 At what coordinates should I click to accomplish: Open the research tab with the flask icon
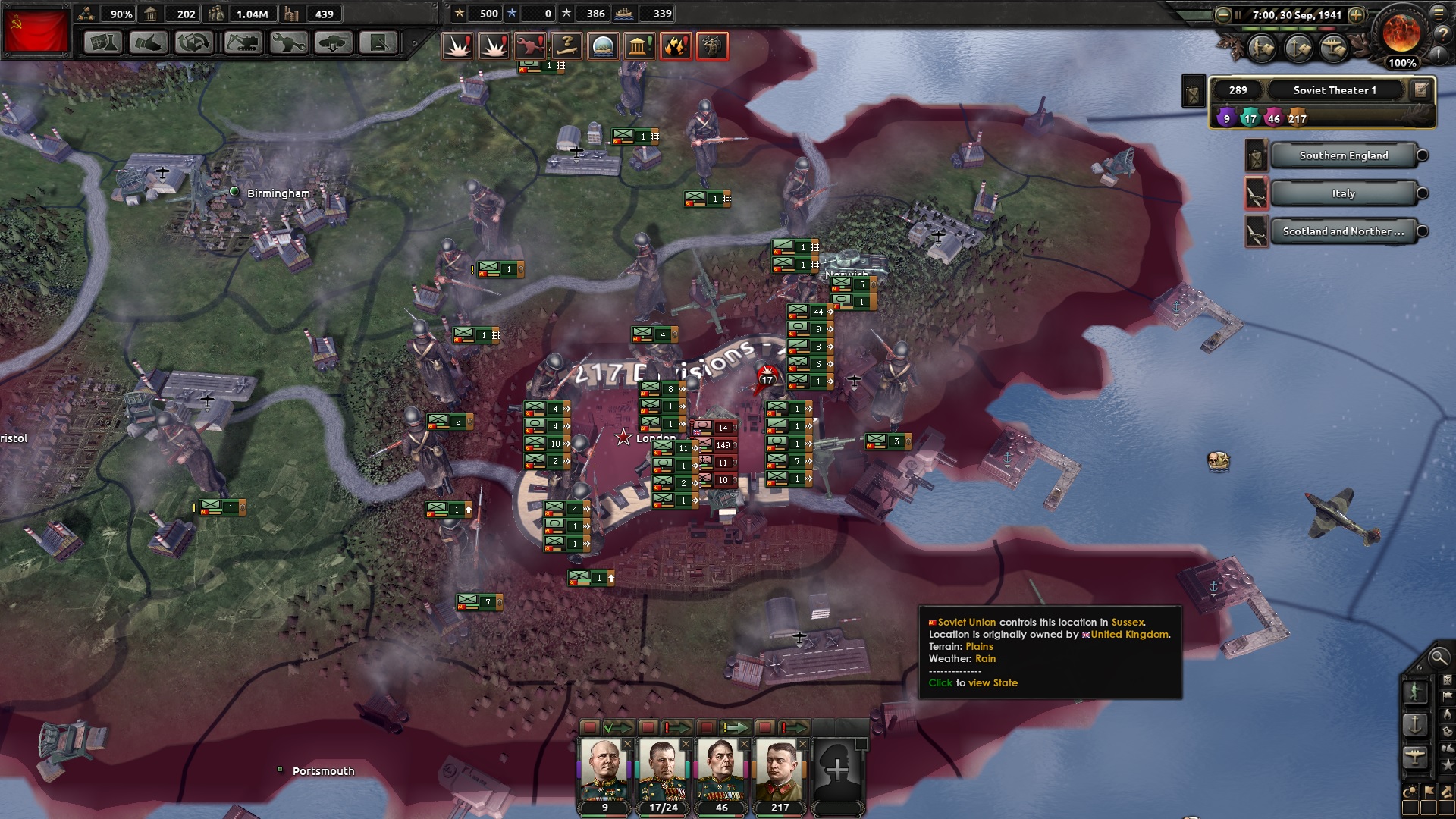tap(102, 43)
